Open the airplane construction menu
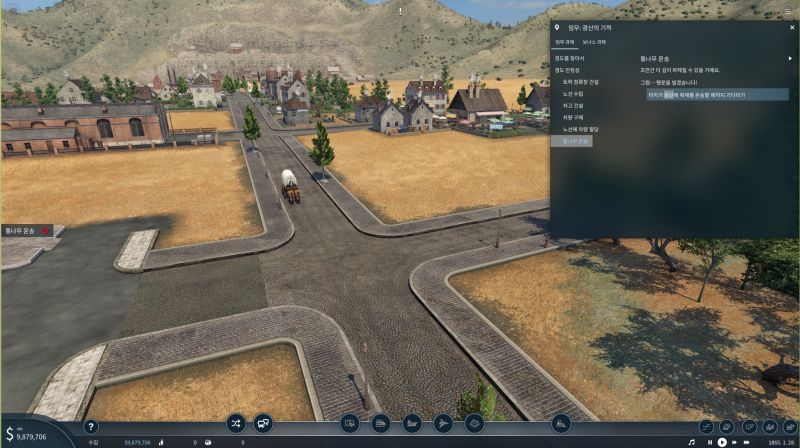This screenshot has height=448, width=800. tap(443, 423)
